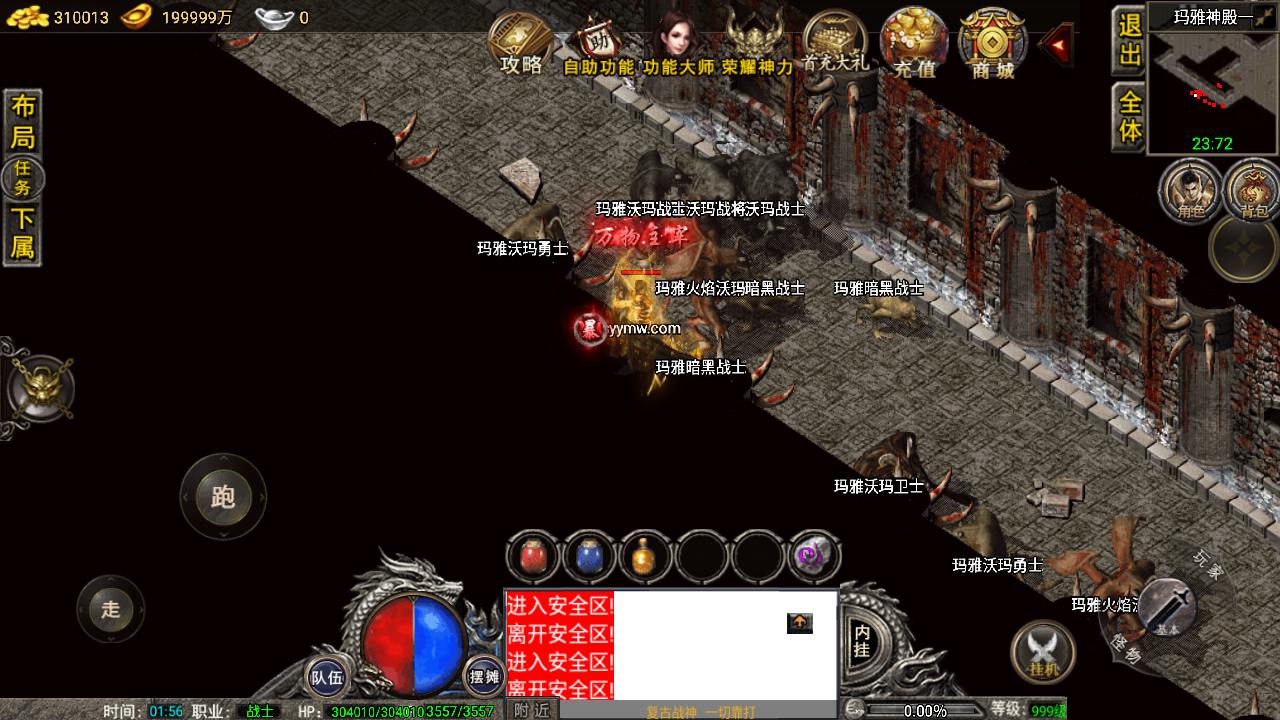Screen dimensions: 1280x720
Task: Select the 全体 attack mode button
Action: click(x=1129, y=117)
